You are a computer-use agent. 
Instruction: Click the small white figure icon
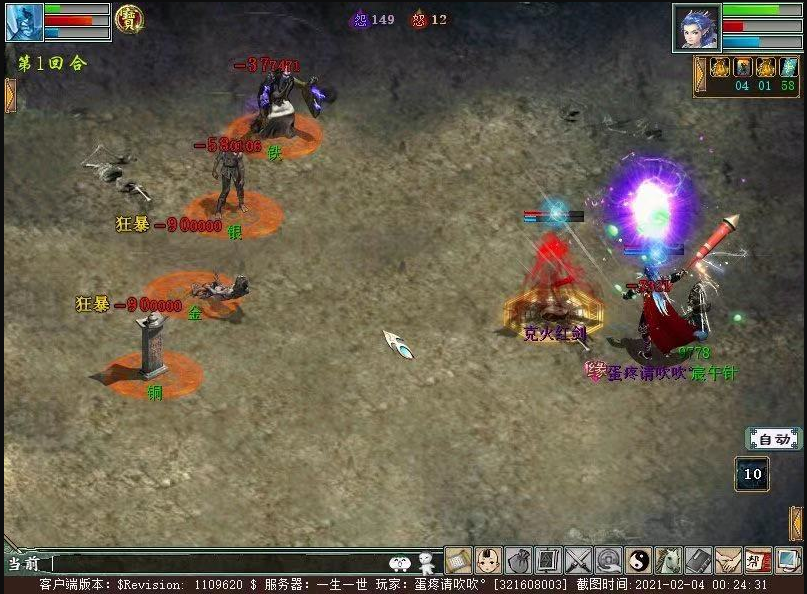pos(427,563)
